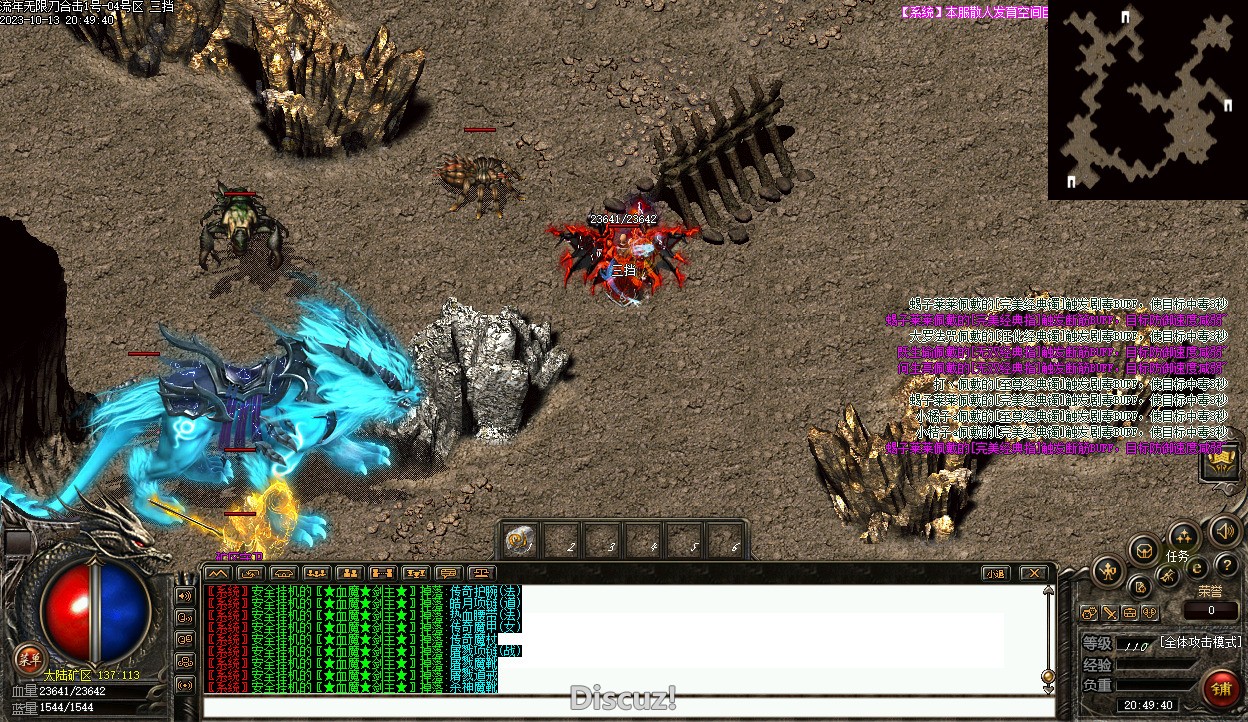Toggle the speaker sound button
Viewport: 1248px width, 722px height.
click(1225, 530)
